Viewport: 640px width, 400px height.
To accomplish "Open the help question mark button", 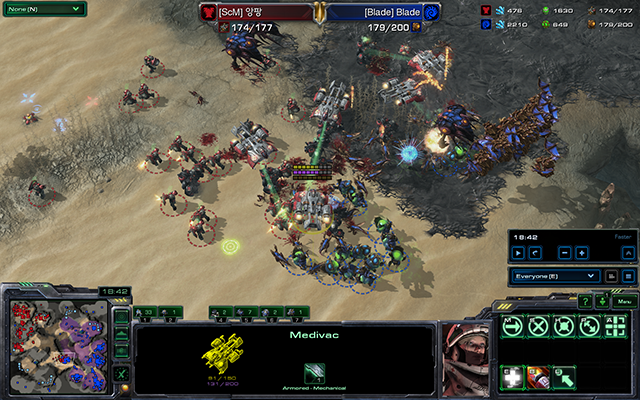I will coord(585,301).
